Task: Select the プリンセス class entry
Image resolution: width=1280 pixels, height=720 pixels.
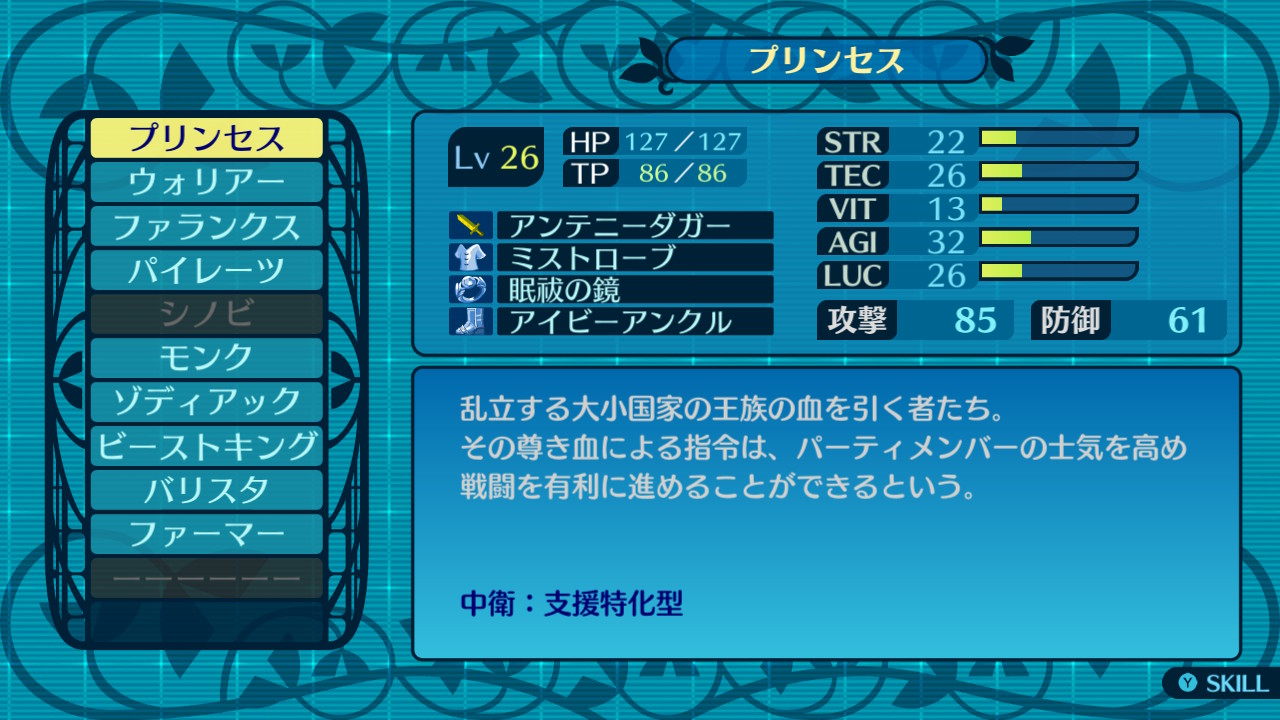Action: [207, 138]
